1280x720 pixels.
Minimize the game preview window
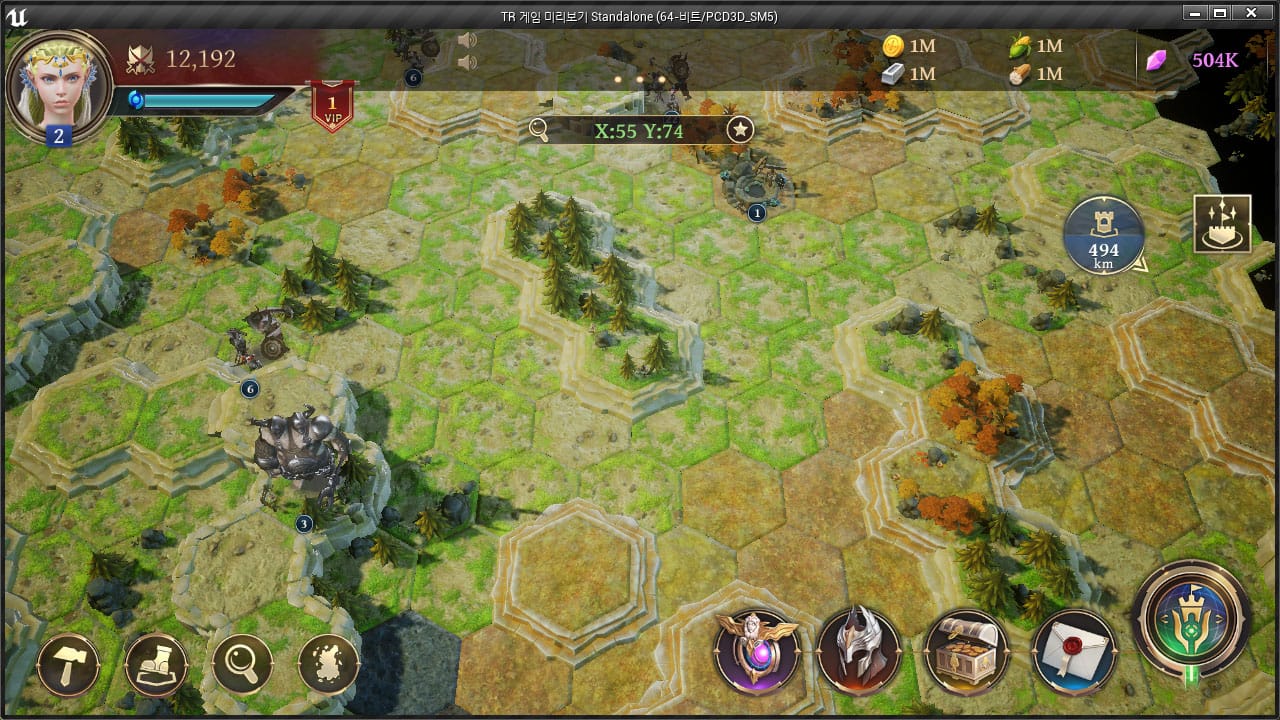tap(1194, 14)
